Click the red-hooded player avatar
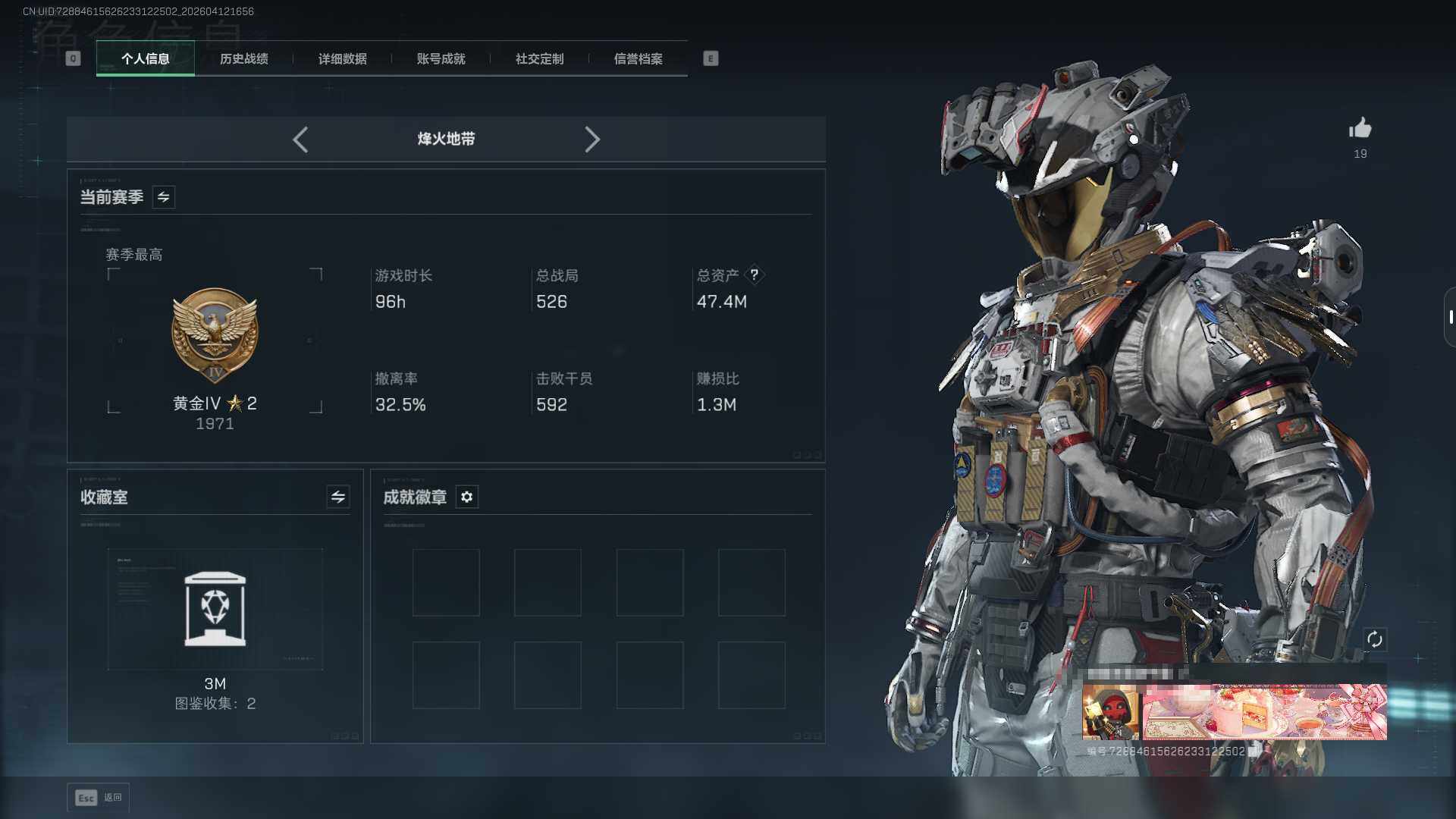Screen dimensions: 1456x819 click(1110, 712)
